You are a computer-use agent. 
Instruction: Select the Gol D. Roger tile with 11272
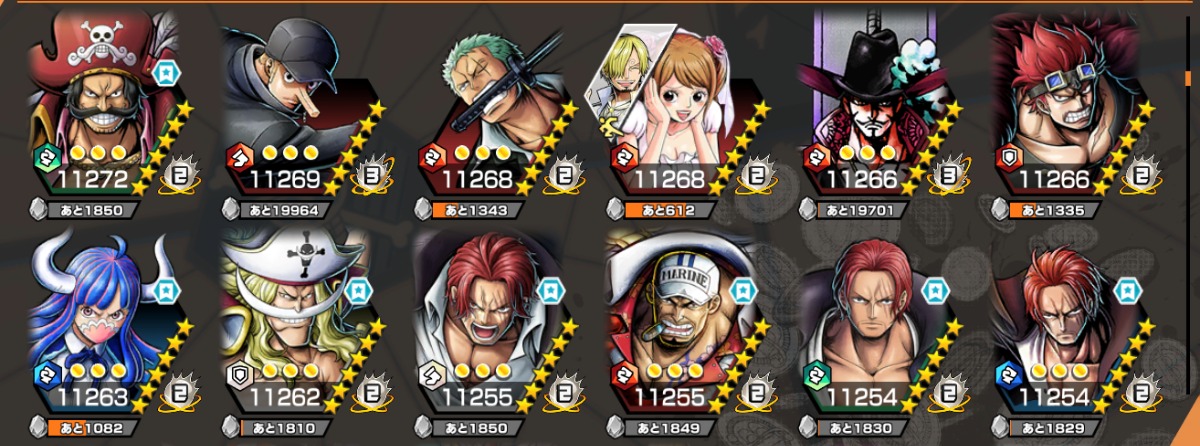[x=100, y=105]
